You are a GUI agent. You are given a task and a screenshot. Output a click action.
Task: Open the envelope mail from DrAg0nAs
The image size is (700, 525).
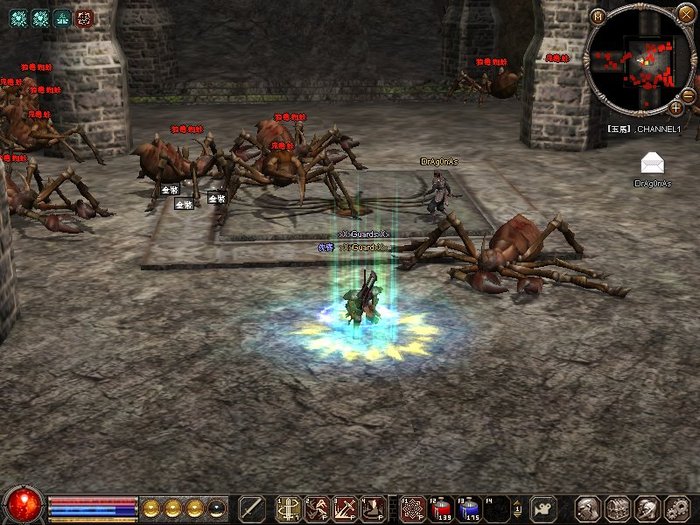[x=653, y=163]
